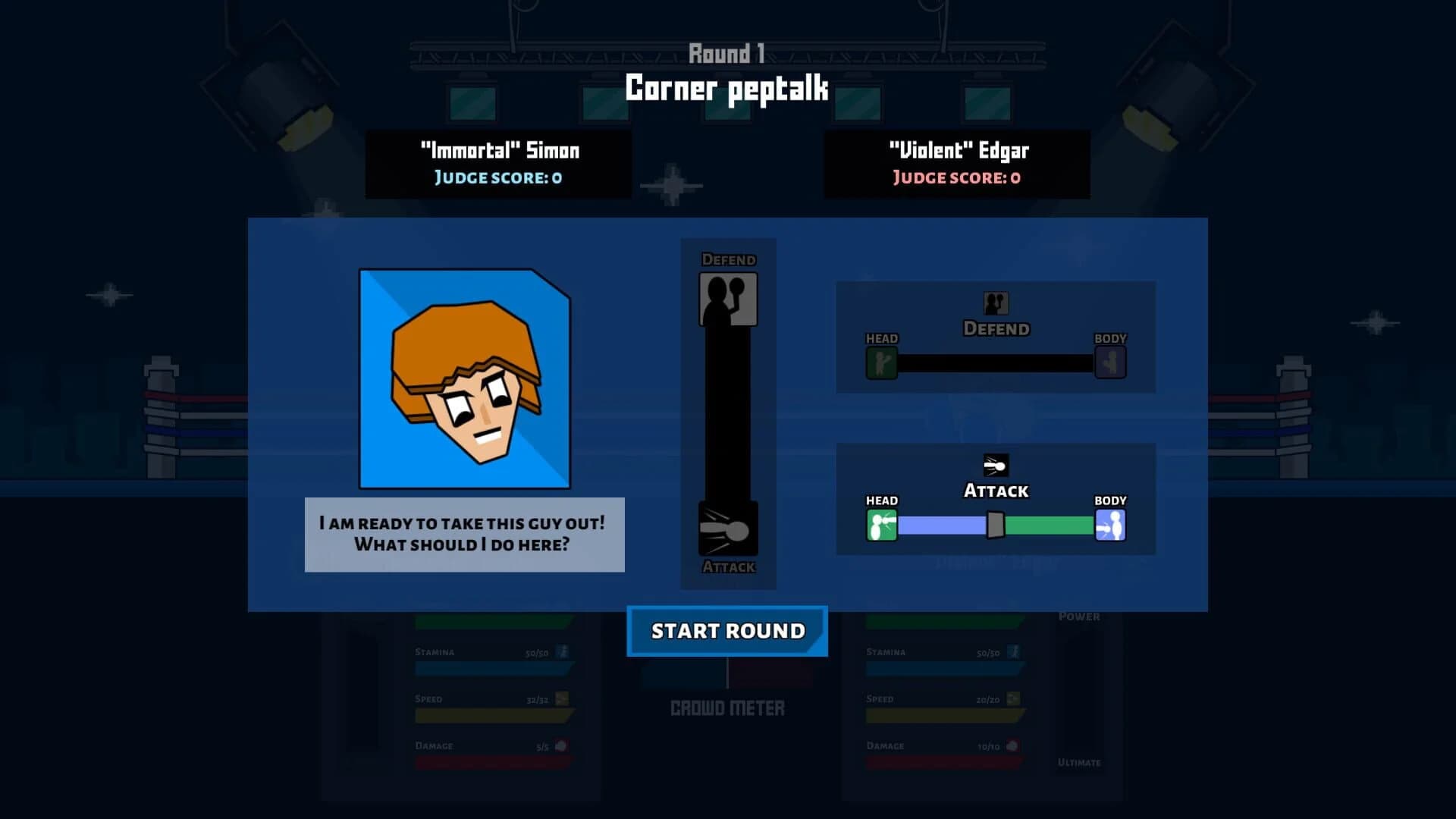
Task: Click Simon's boxer portrait
Action: [x=465, y=379]
